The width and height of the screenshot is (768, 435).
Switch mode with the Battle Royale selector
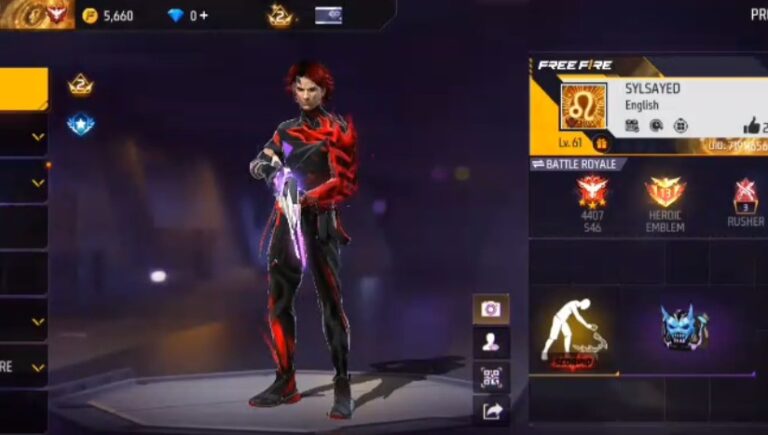point(579,164)
